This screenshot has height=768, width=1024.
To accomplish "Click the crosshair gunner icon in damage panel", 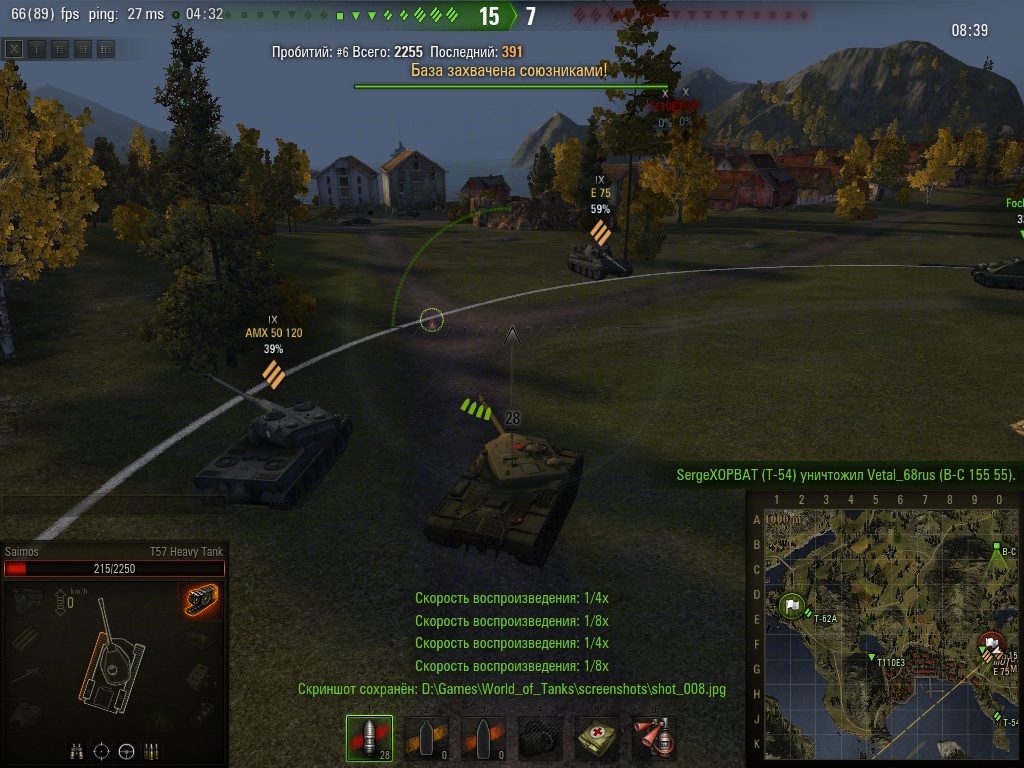I will point(101,750).
